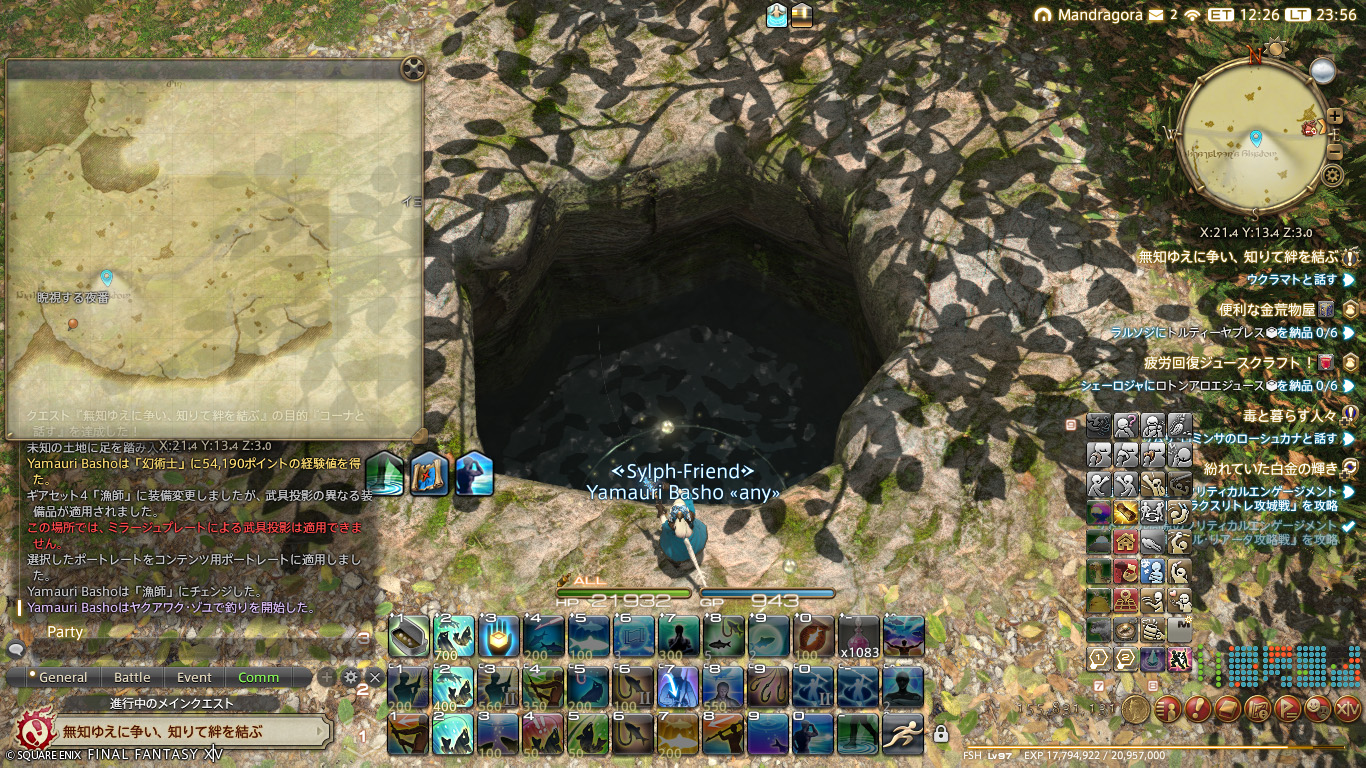Switch to the General chat tab
This screenshot has width=1366, height=768.
[63, 677]
